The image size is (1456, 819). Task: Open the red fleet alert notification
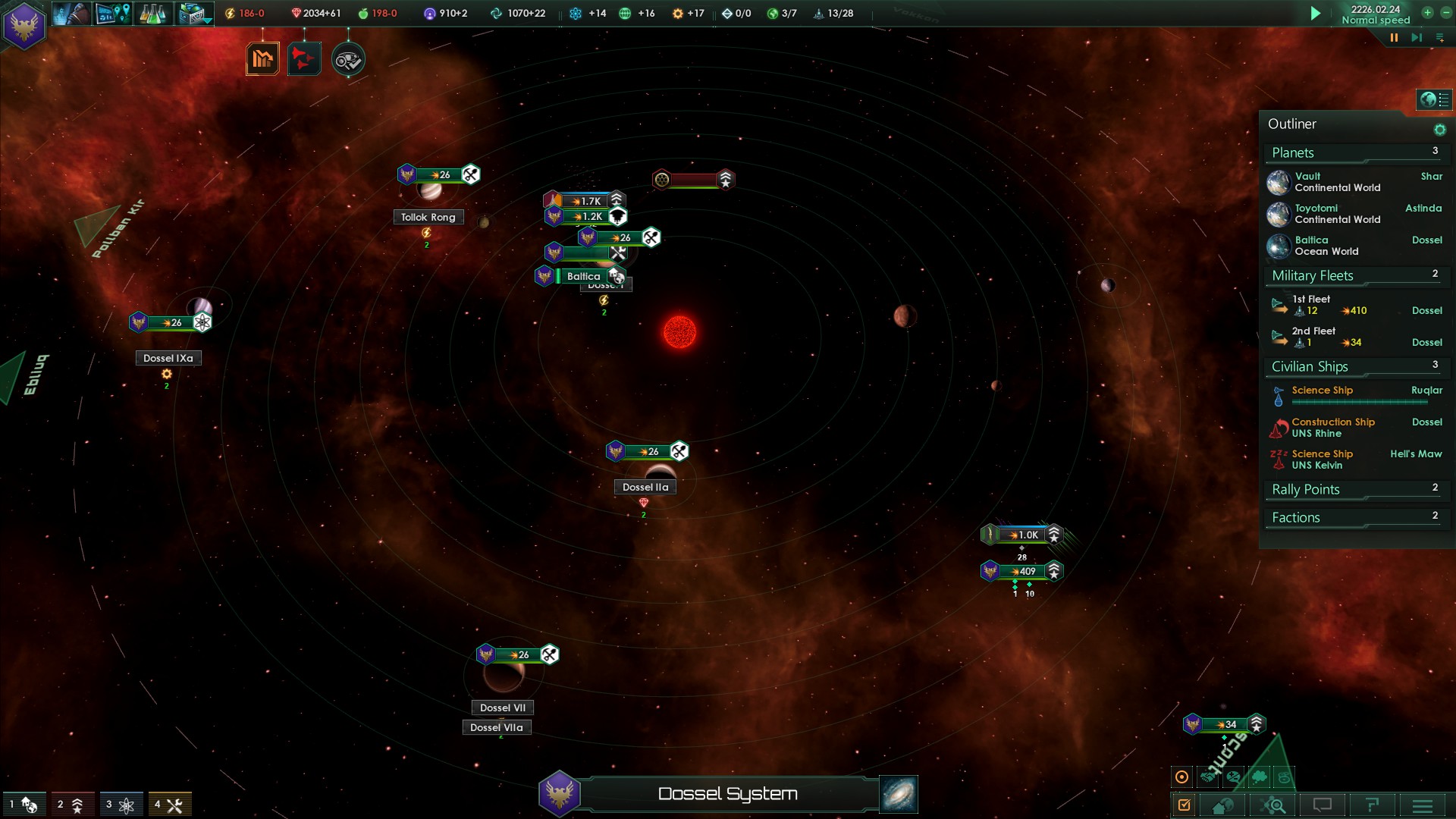(x=304, y=59)
